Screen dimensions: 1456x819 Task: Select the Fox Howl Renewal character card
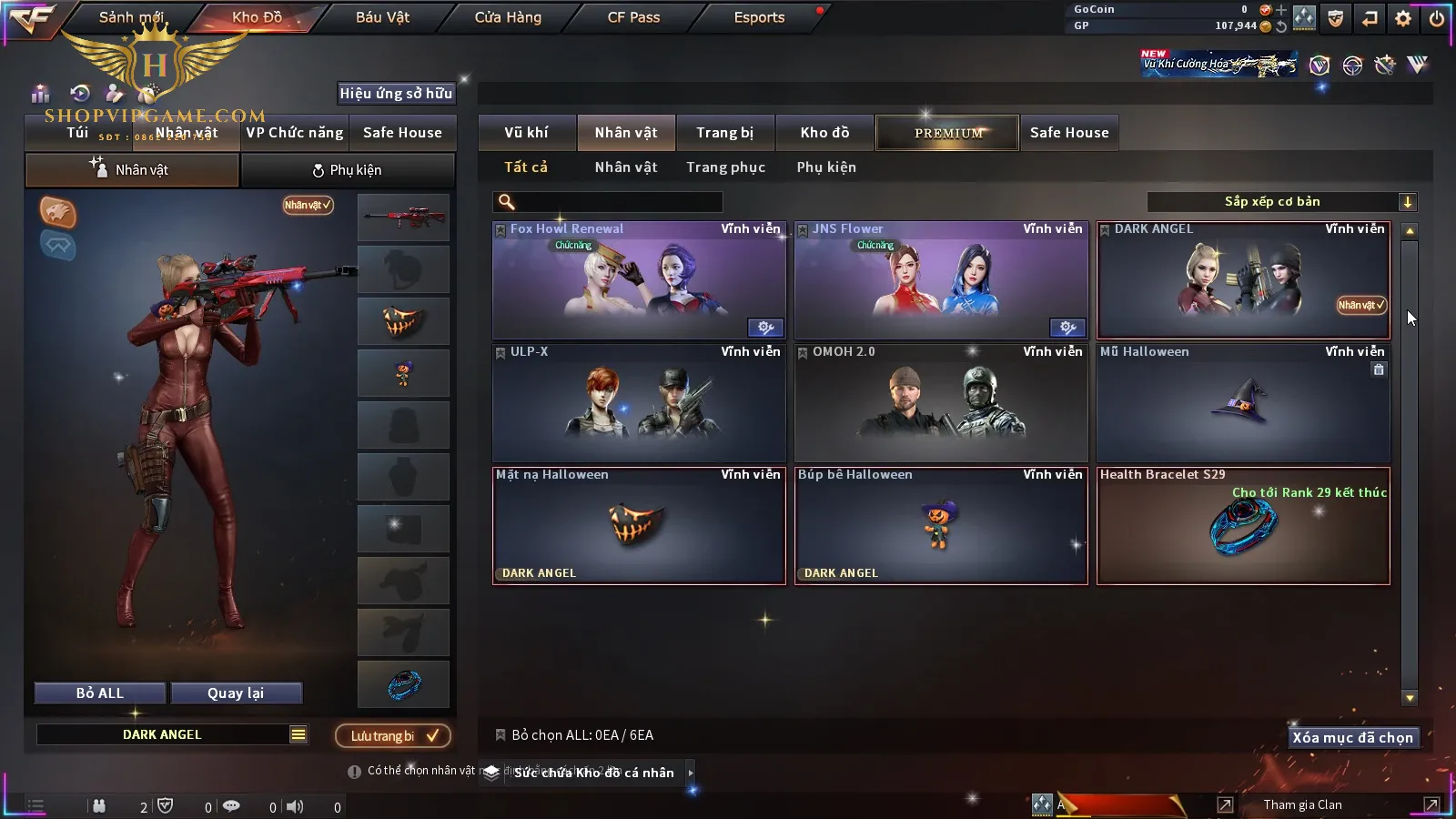[638, 280]
